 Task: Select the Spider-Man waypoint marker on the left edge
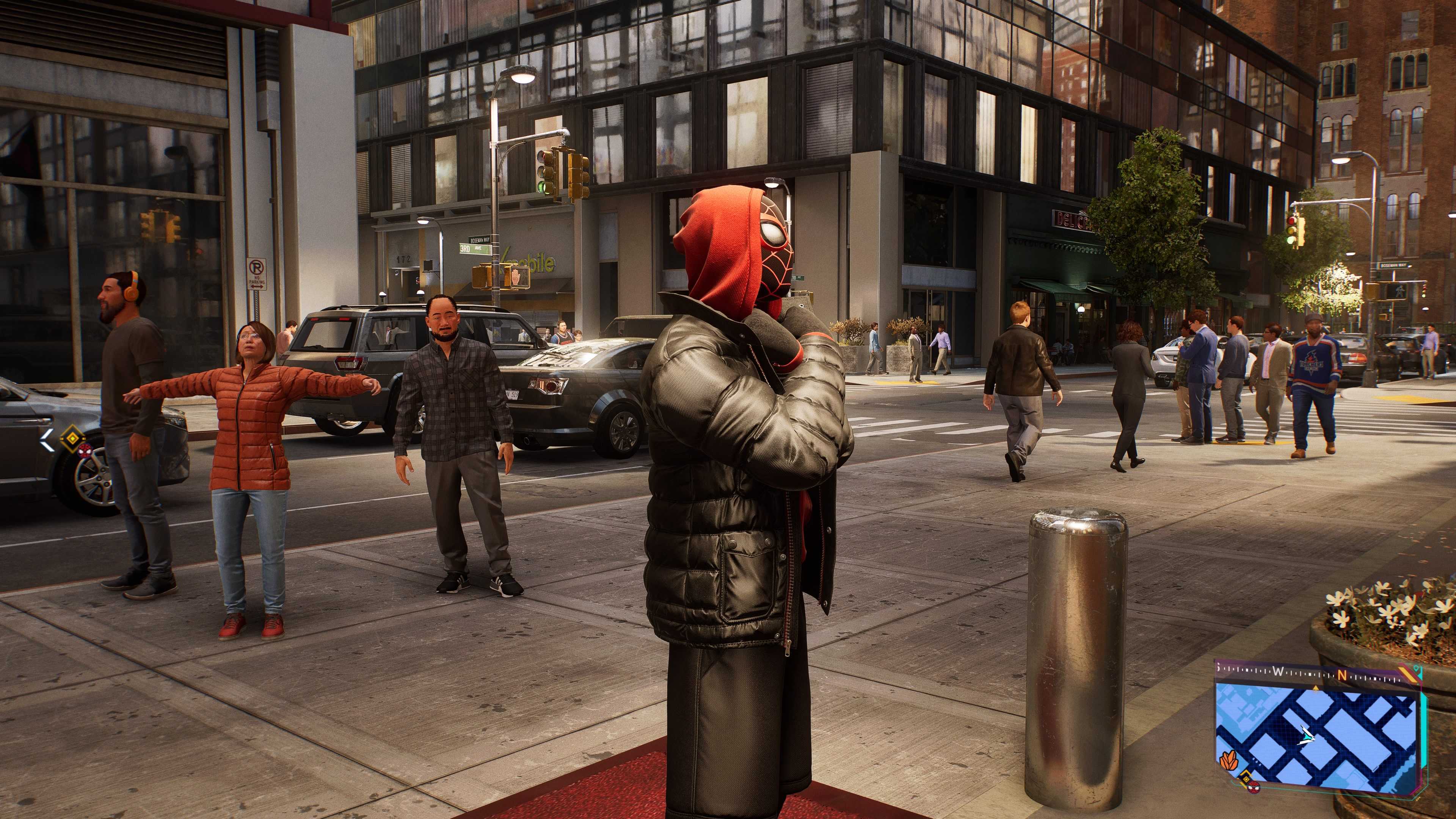click(x=84, y=451)
